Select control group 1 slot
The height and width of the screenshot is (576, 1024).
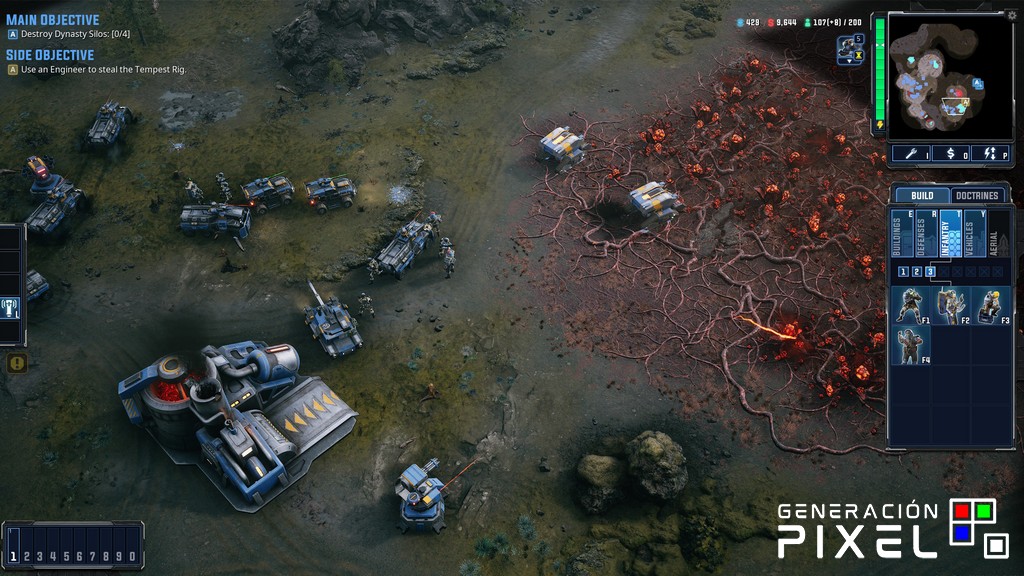(x=14, y=556)
